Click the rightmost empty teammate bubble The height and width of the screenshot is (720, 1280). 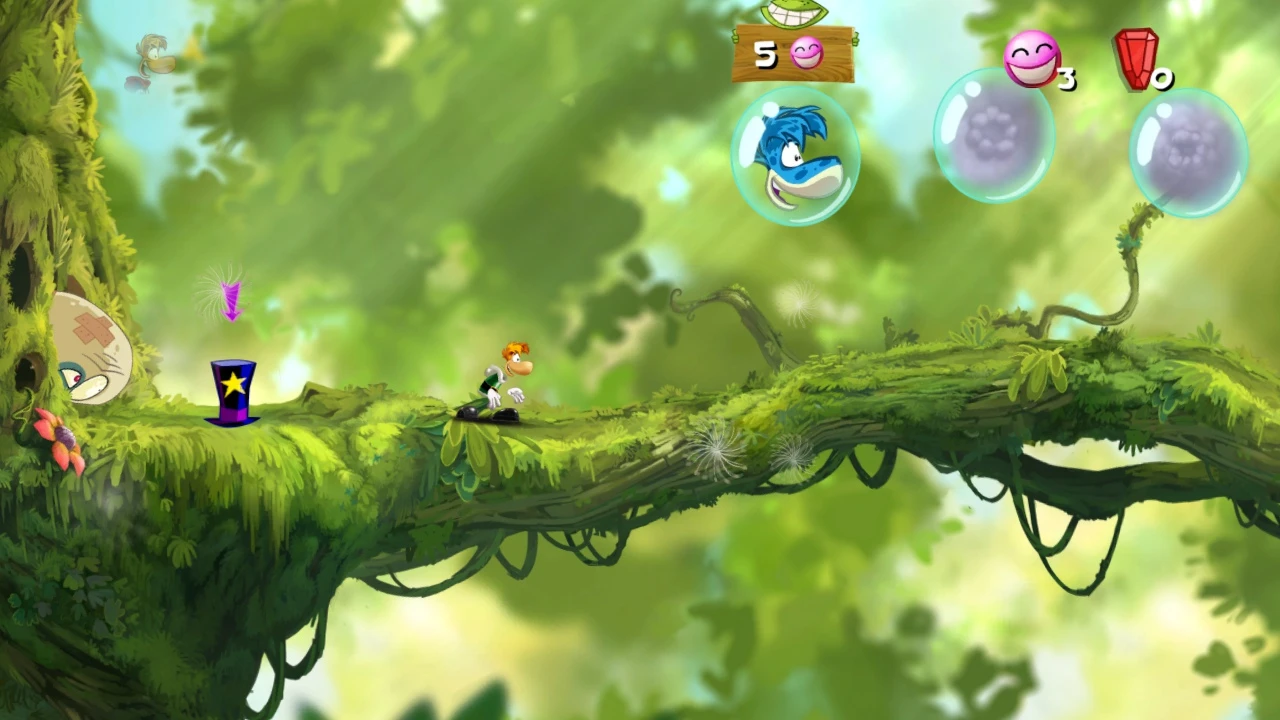tap(1188, 155)
